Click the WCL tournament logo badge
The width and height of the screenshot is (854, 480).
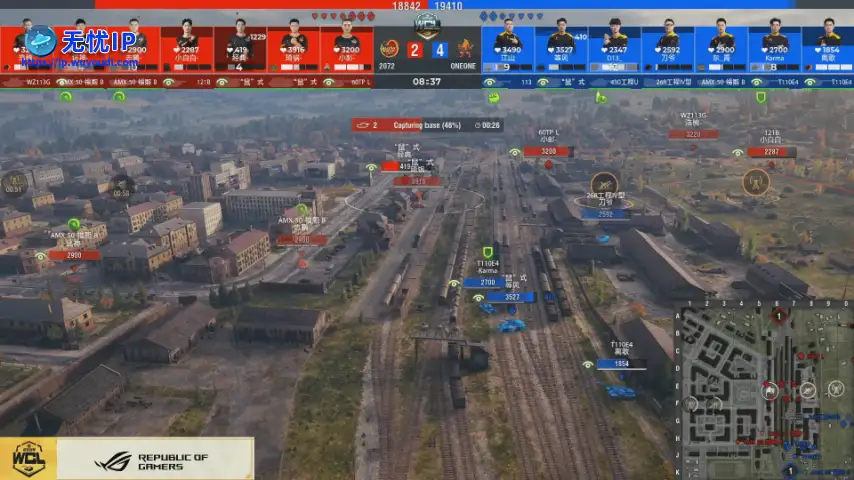coord(28,460)
